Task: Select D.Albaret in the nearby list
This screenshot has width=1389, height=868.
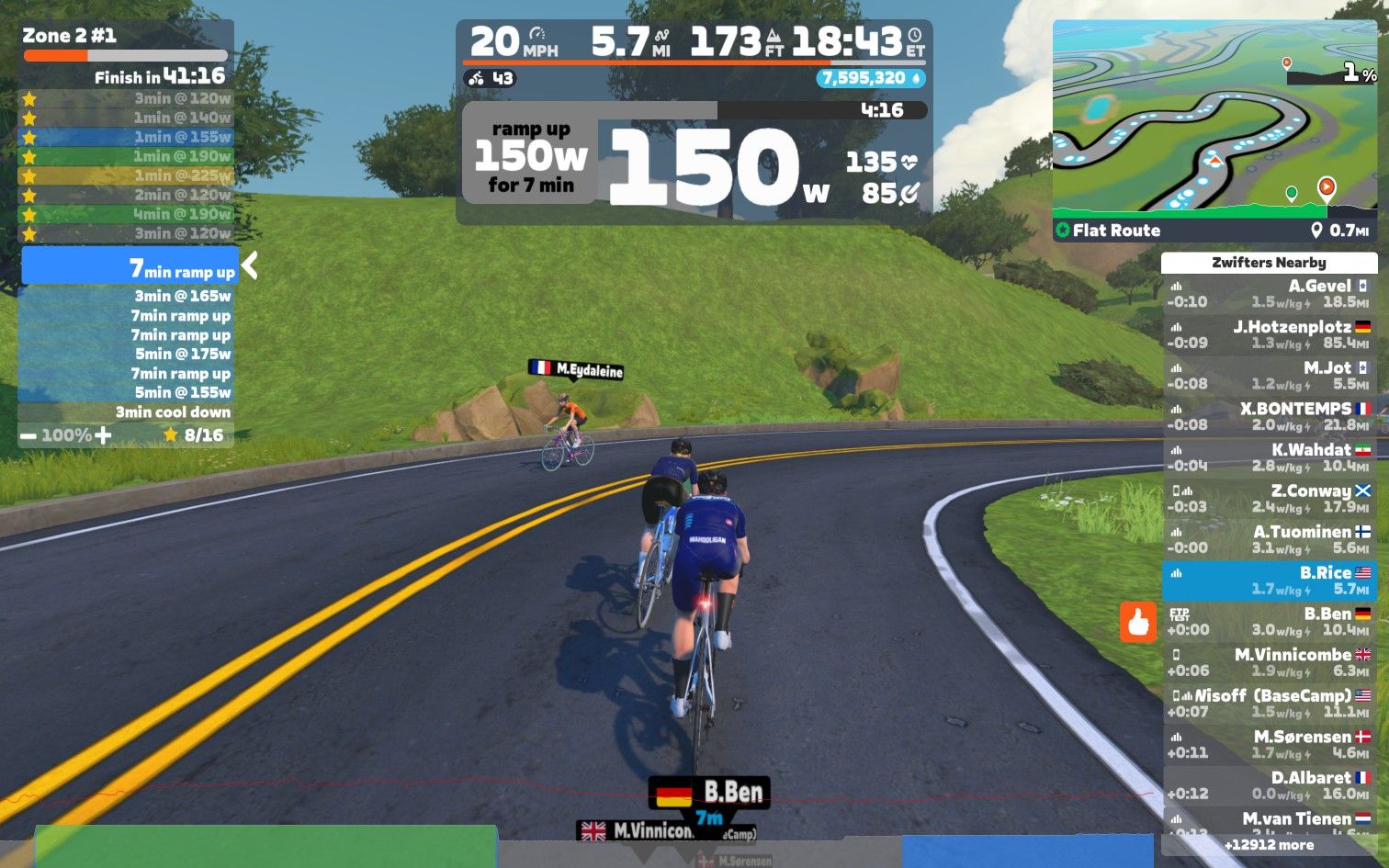Action: (1268, 785)
